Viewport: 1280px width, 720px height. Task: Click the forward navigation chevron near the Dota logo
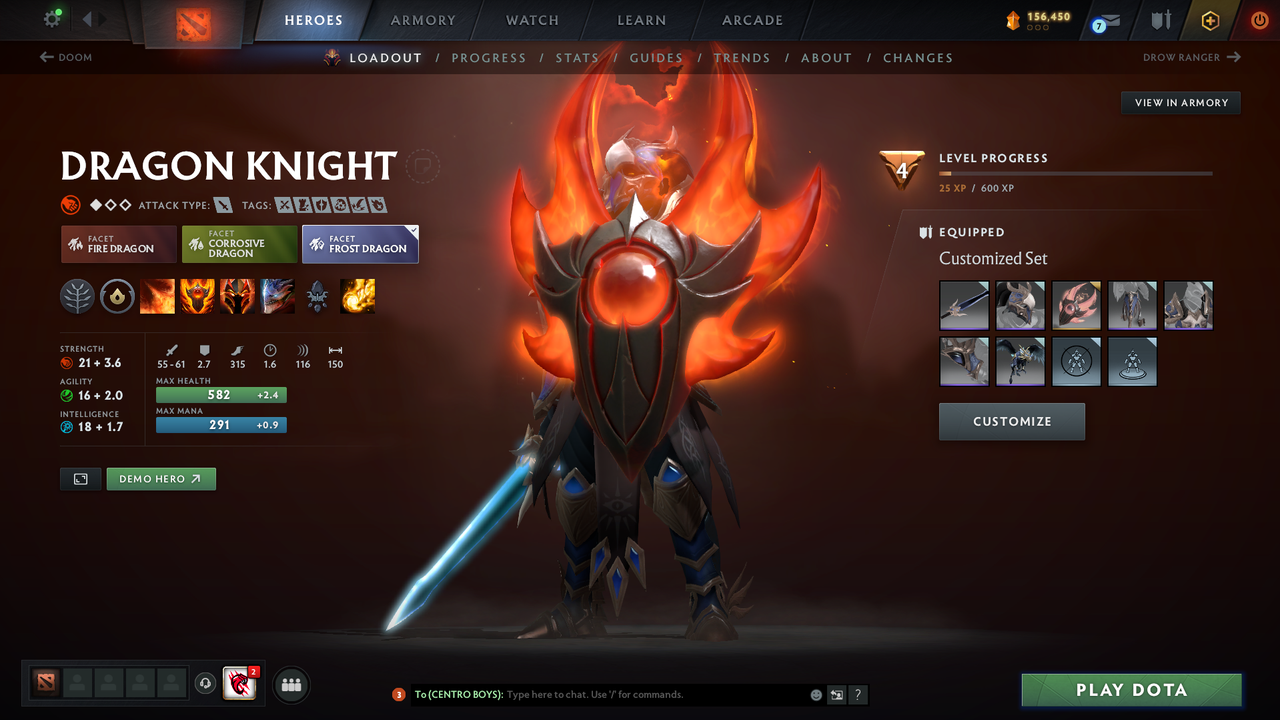pyautogui.click(x=100, y=17)
